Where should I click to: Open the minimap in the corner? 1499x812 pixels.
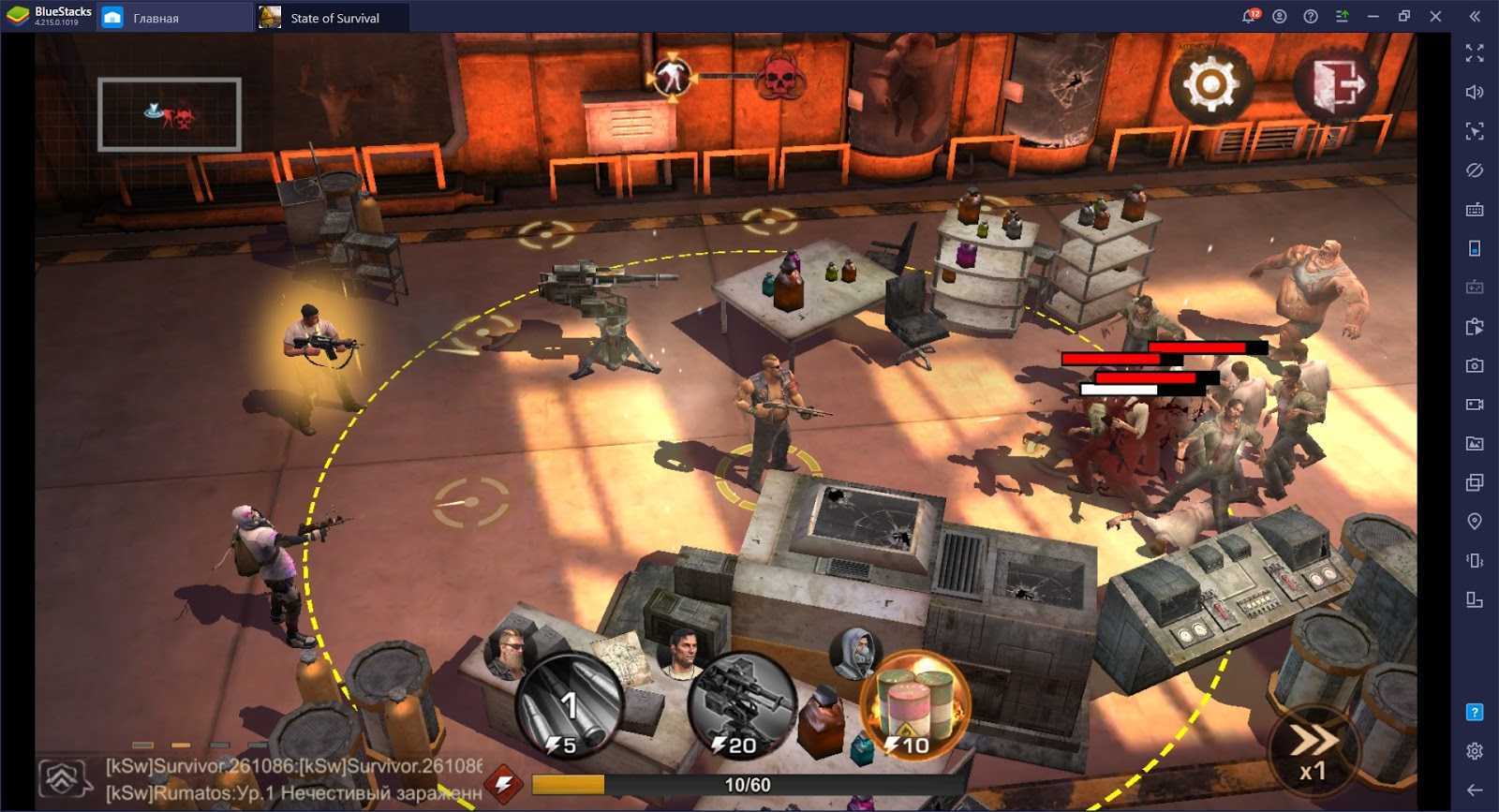coord(170,114)
